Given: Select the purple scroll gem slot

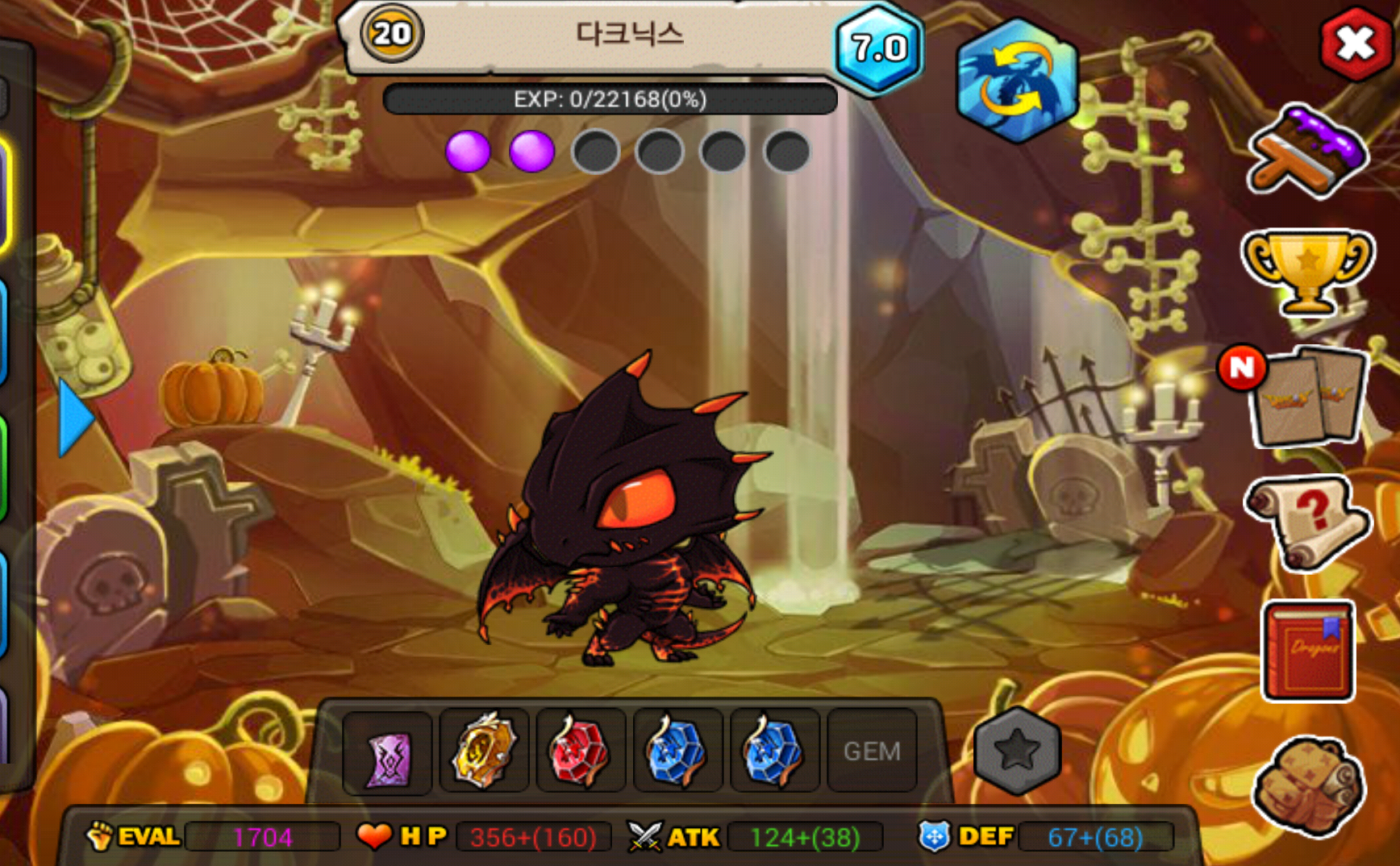Looking at the screenshot, I should [388, 752].
